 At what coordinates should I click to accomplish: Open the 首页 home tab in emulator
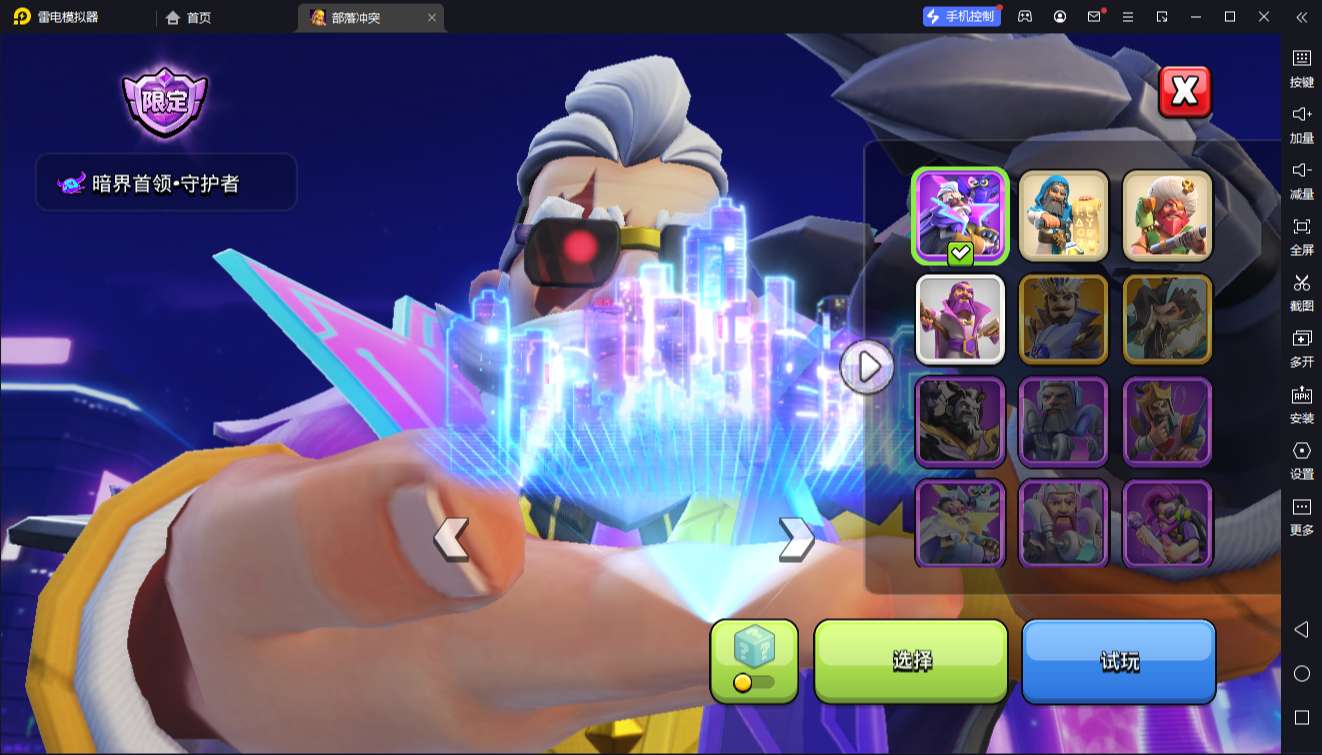pos(189,17)
